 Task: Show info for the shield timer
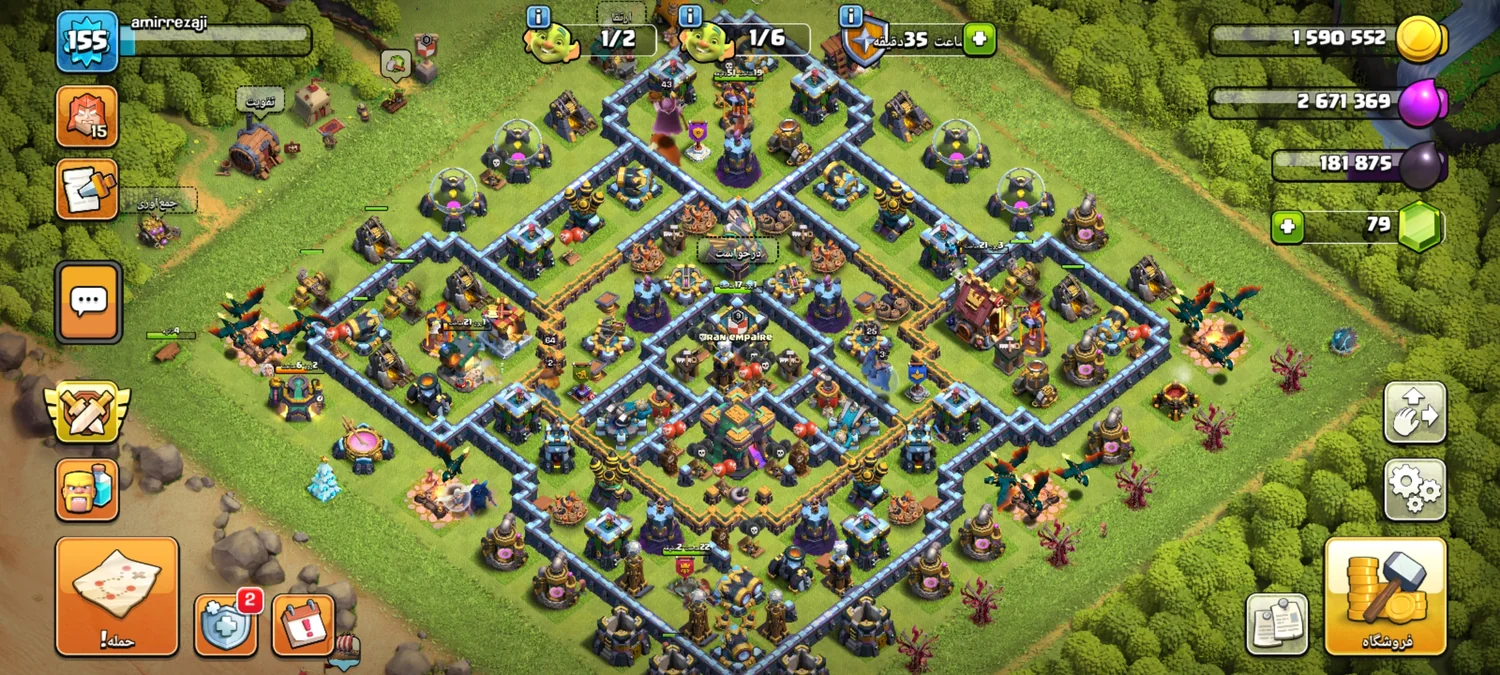point(851,16)
